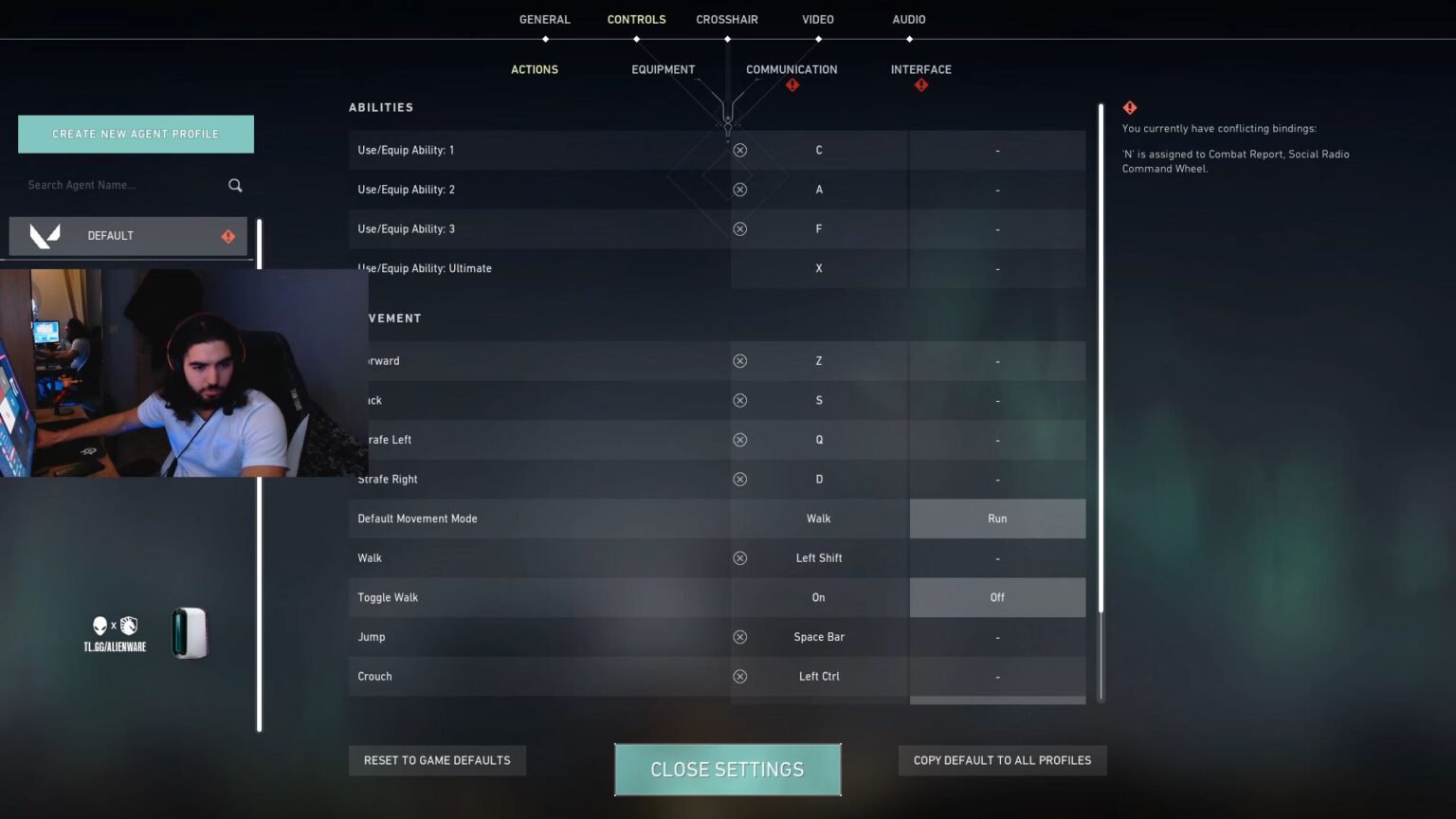Open the EQUIPMENT controls section

click(663, 69)
